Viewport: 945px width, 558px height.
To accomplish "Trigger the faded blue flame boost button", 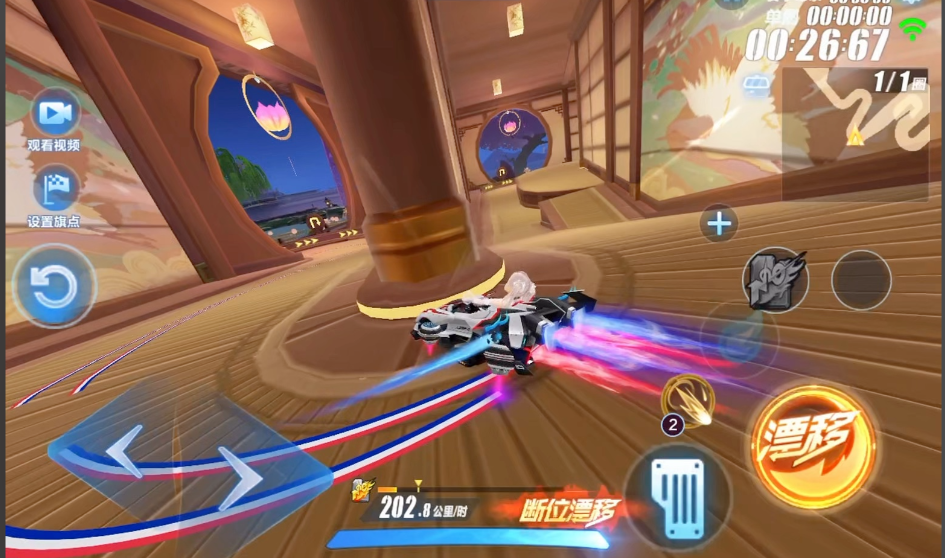I will (x=738, y=338).
